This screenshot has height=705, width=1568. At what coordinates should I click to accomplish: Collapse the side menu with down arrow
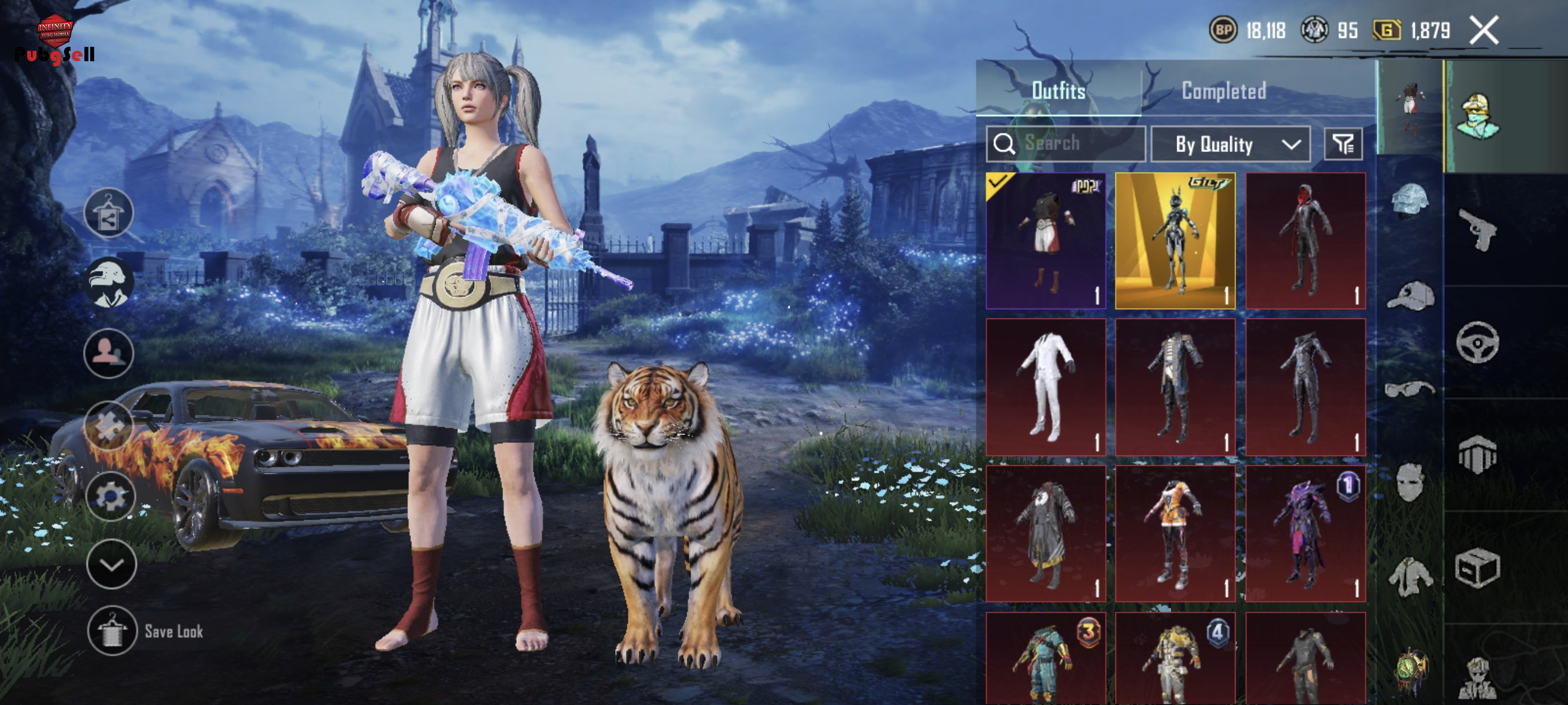click(112, 565)
